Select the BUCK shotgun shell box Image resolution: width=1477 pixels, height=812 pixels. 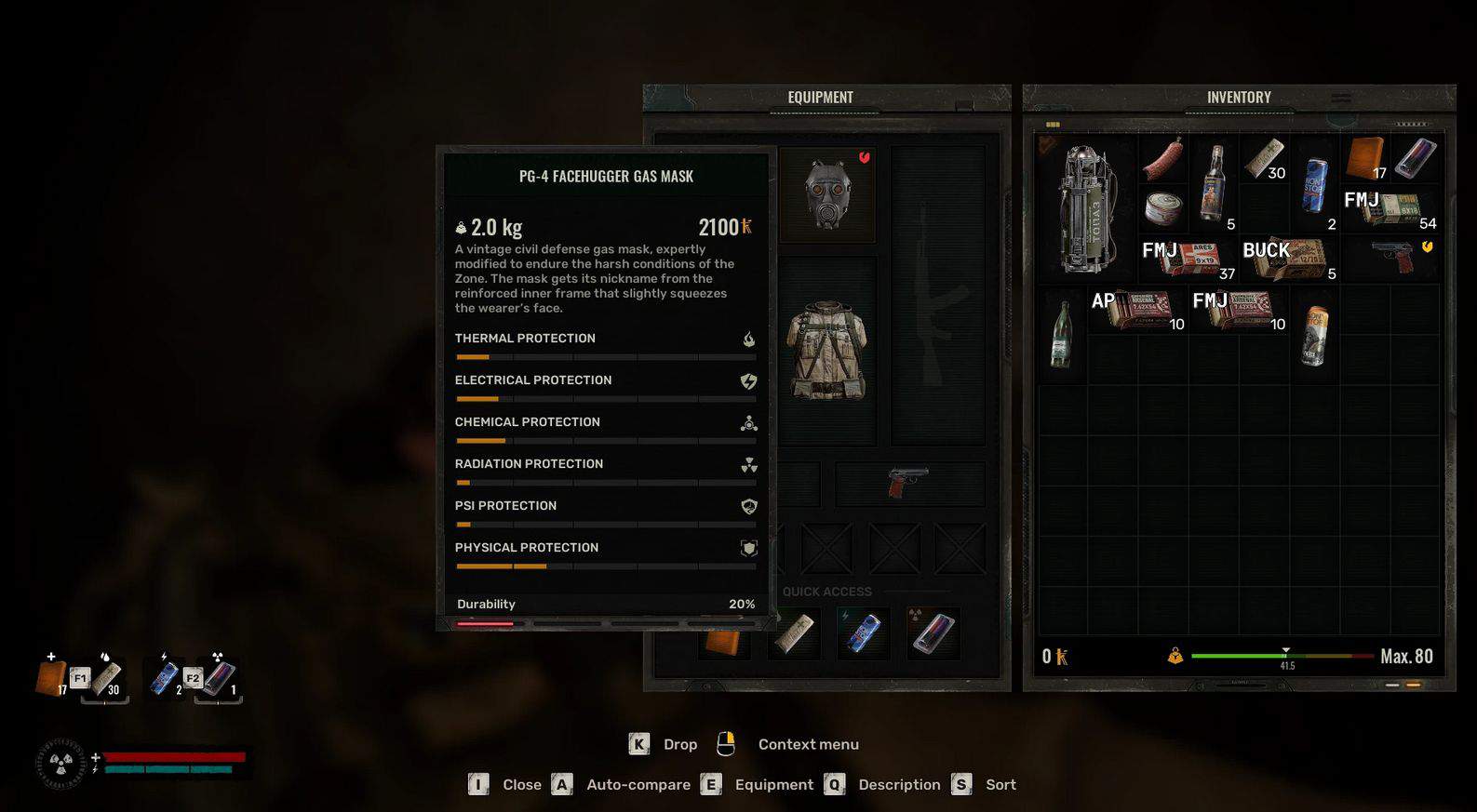(x=1289, y=260)
